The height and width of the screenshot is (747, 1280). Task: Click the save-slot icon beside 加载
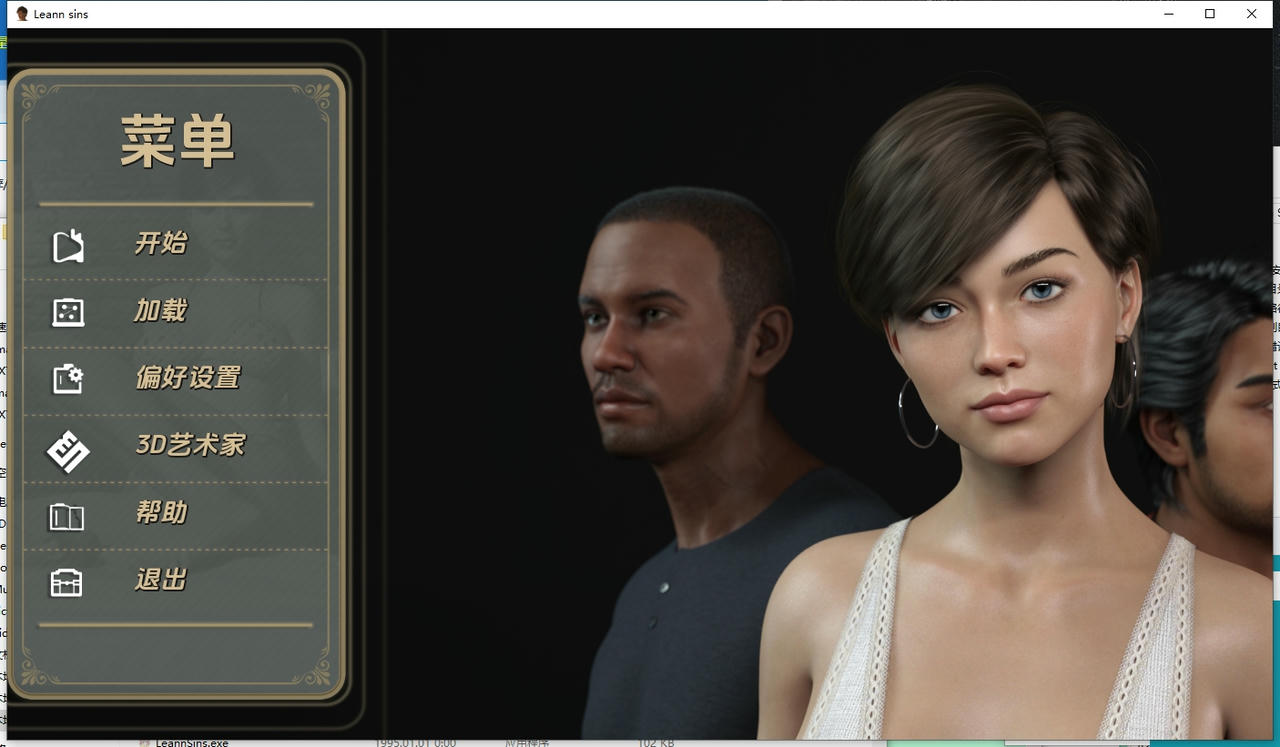(x=66, y=311)
